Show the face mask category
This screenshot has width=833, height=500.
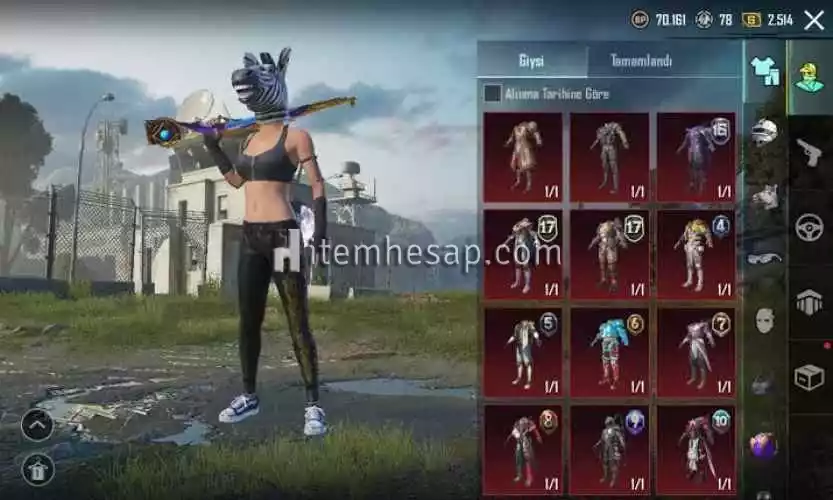(x=765, y=320)
